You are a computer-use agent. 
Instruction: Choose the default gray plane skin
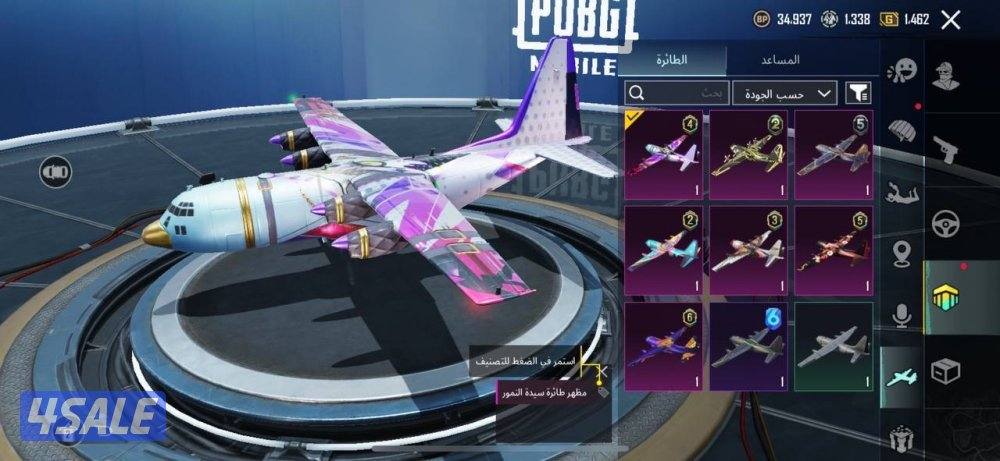(x=834, y=345)
